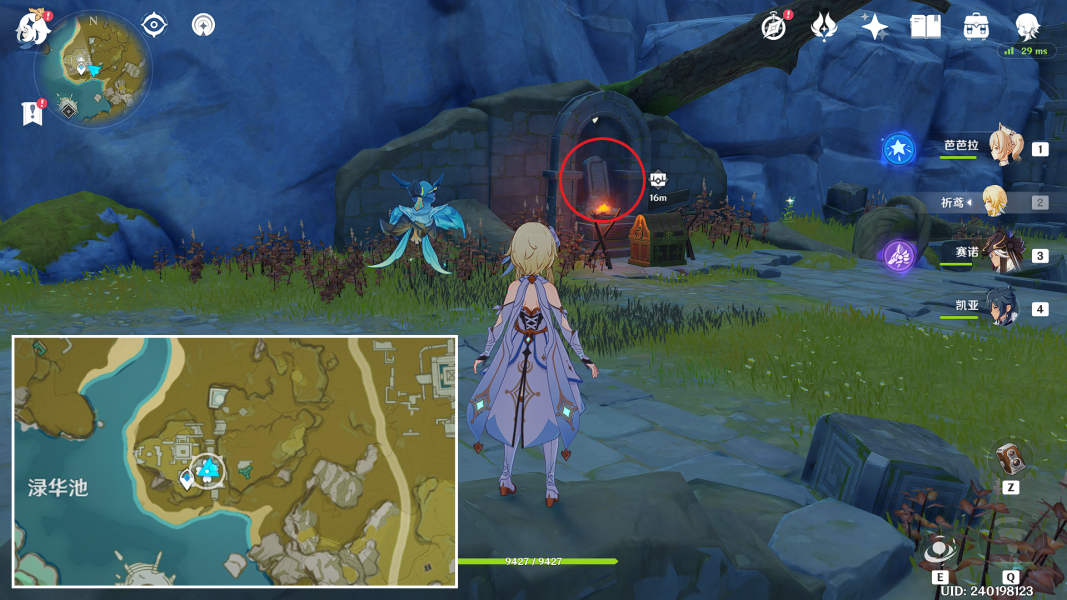The width and height of the screenshot is (1067, 600).
Task: Select the active character 祈鸢
Action: click(x=994, y=202)
